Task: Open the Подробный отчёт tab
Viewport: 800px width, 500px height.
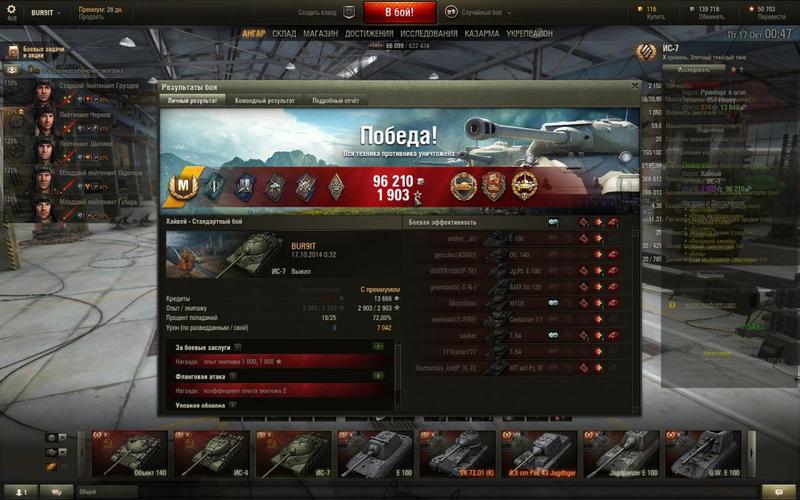Action: (x=335, y=101)
